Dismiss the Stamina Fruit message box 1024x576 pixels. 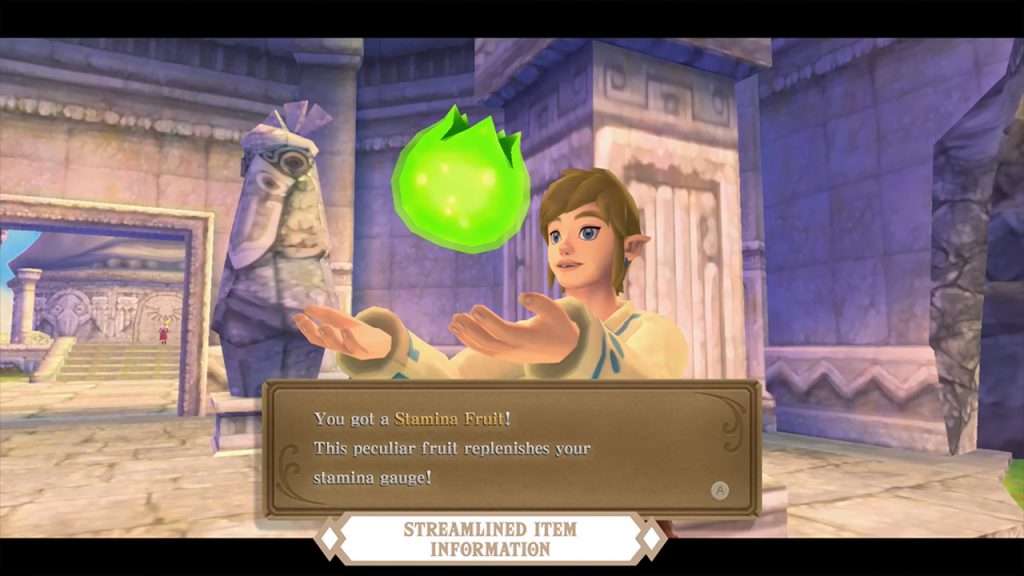tap(718, 490)
